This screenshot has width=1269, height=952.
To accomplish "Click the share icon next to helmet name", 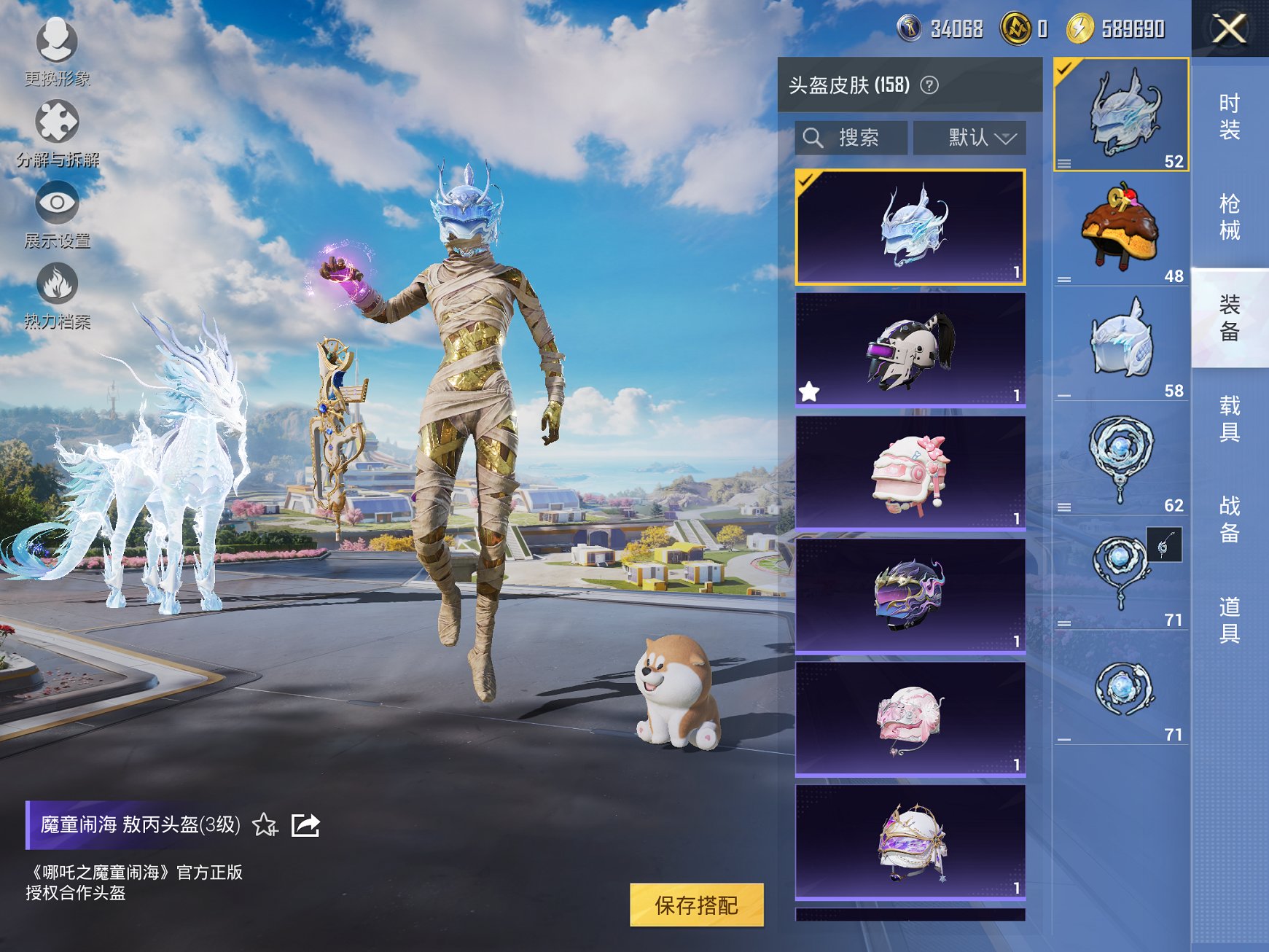I will pos(306,826).
